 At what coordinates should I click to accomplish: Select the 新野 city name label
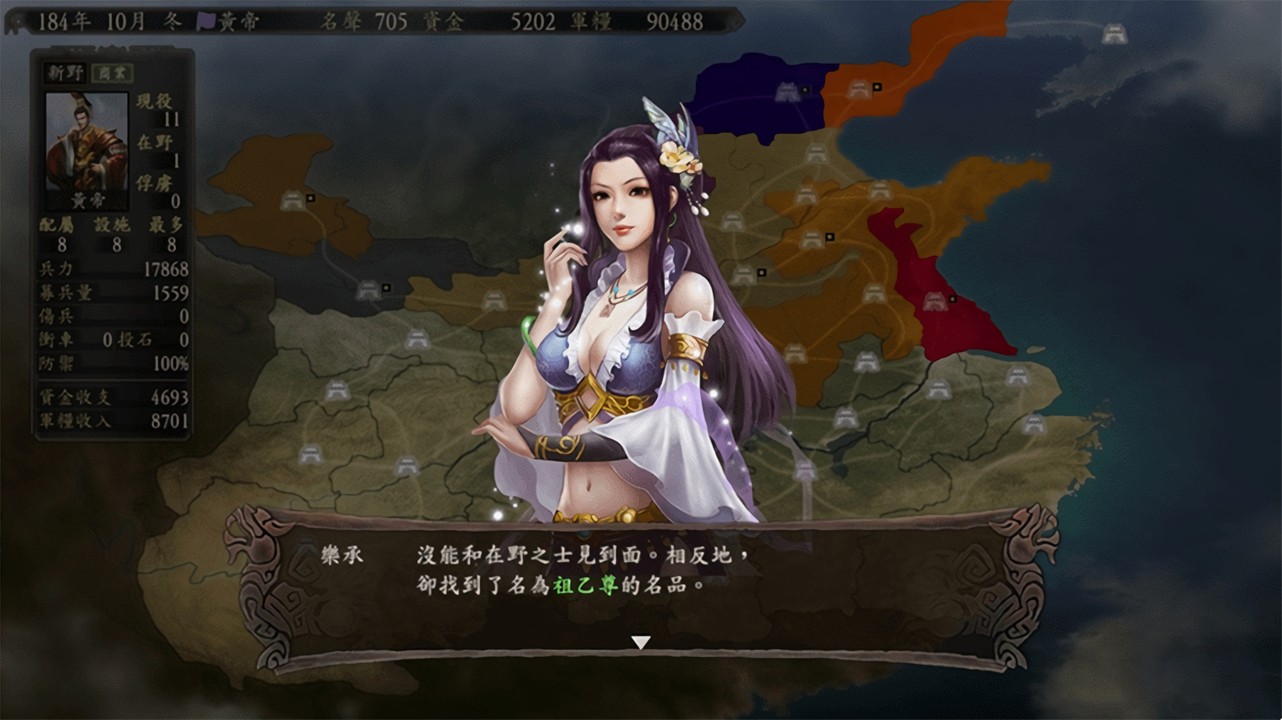(x=65, y=73)
